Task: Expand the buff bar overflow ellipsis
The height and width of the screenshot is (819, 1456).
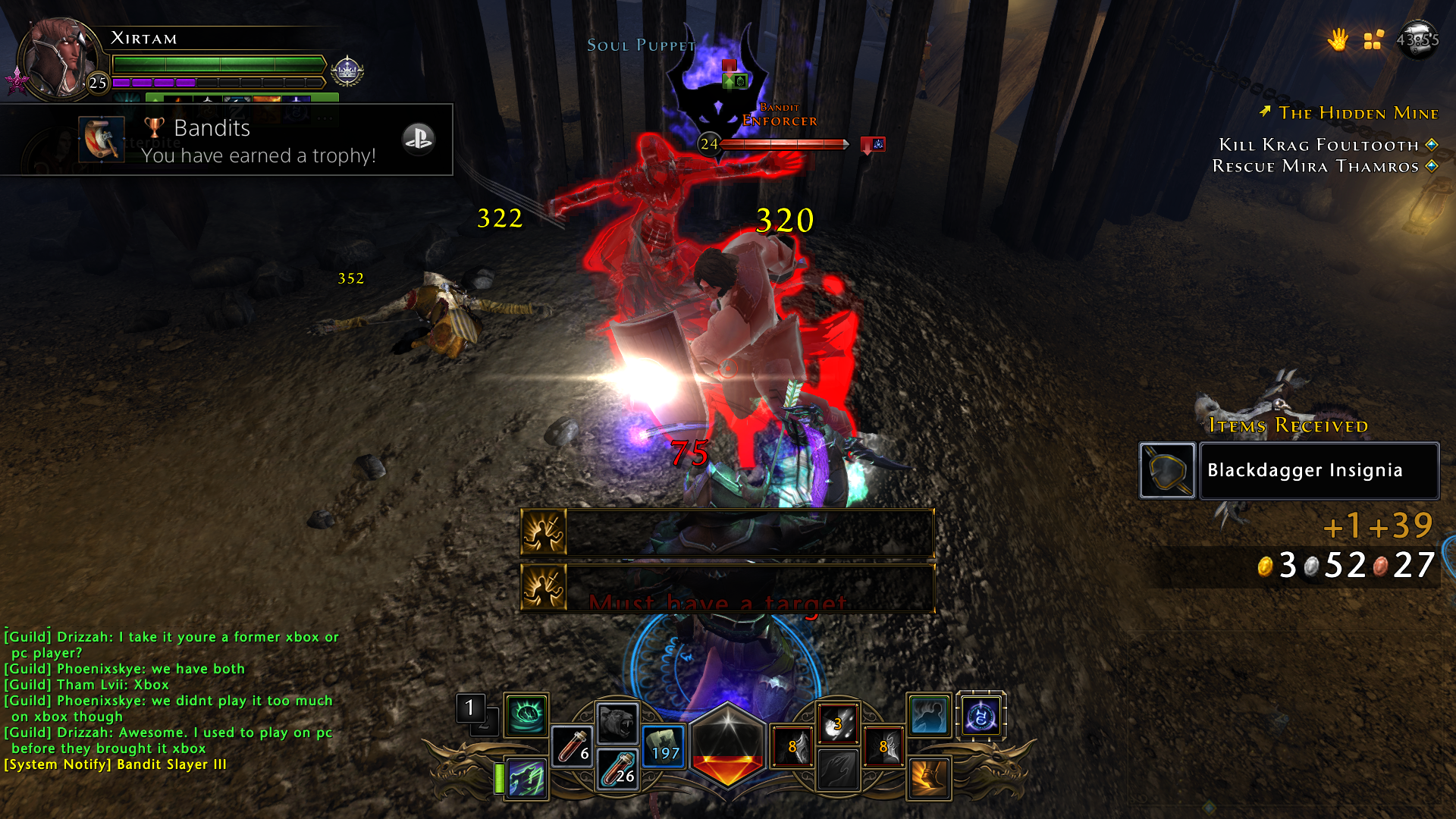Action: coord(325,118)
